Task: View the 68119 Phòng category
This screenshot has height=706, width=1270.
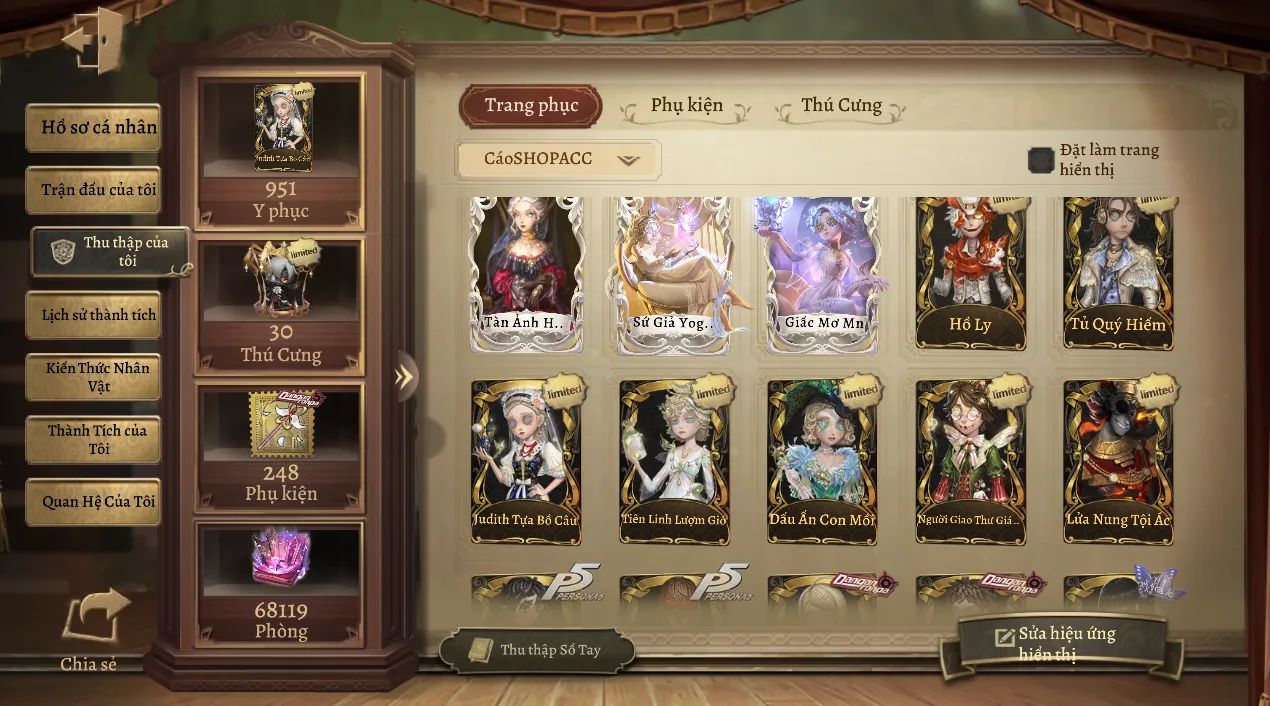Action: coord(280,584)
